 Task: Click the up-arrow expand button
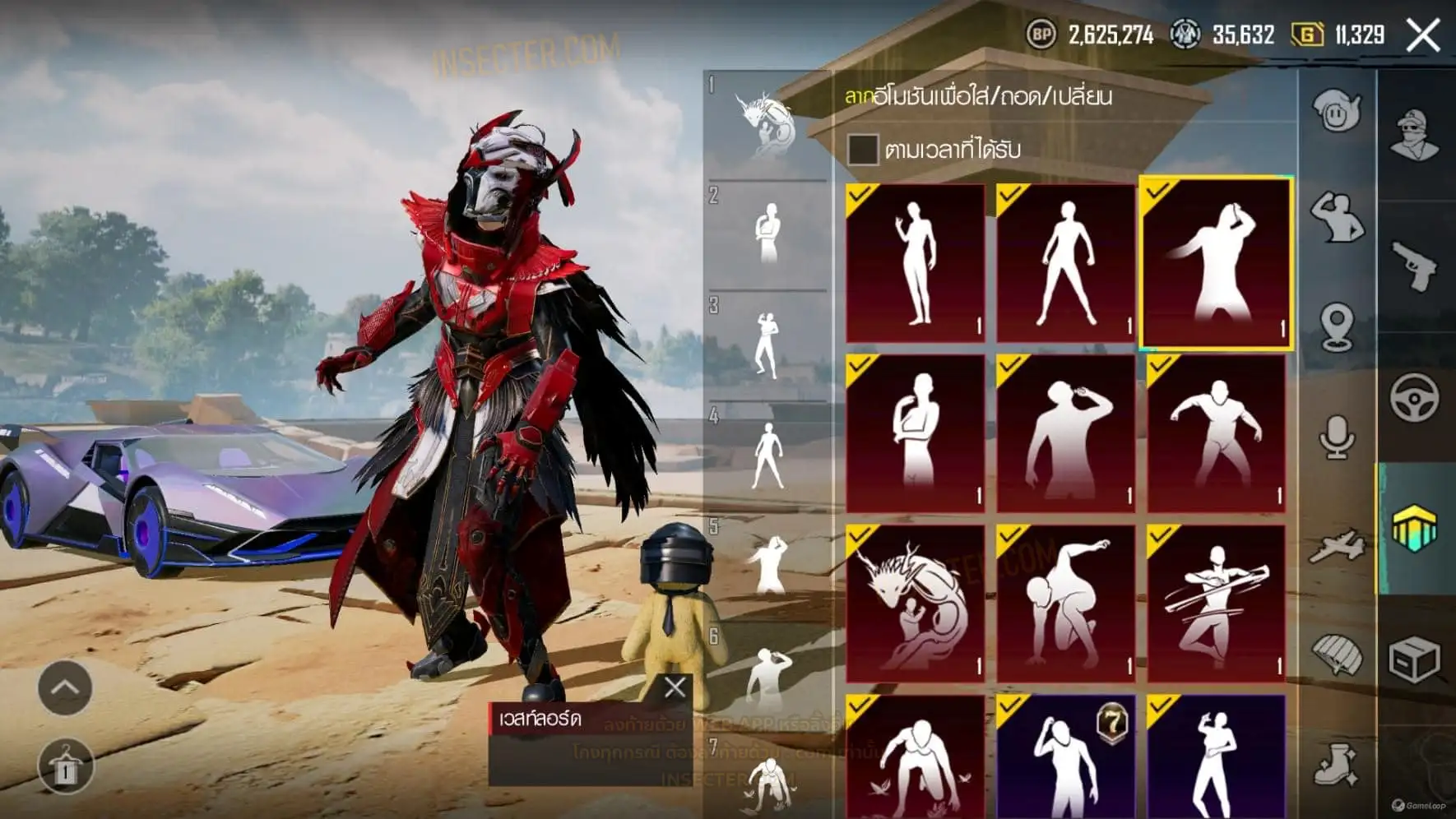[x=65, y=687]
